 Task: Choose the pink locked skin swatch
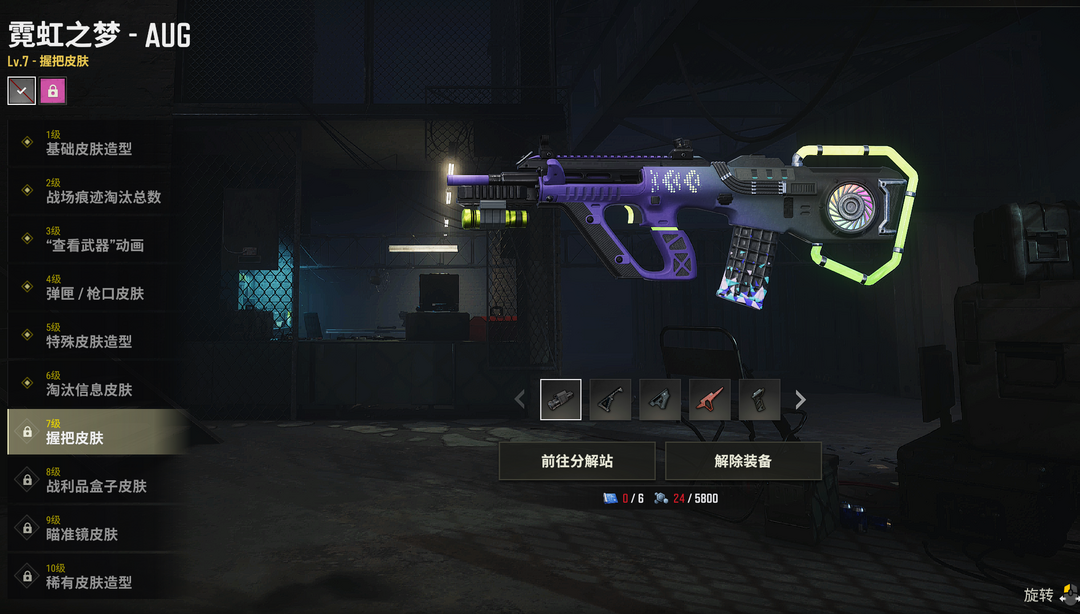coord(53,91)
